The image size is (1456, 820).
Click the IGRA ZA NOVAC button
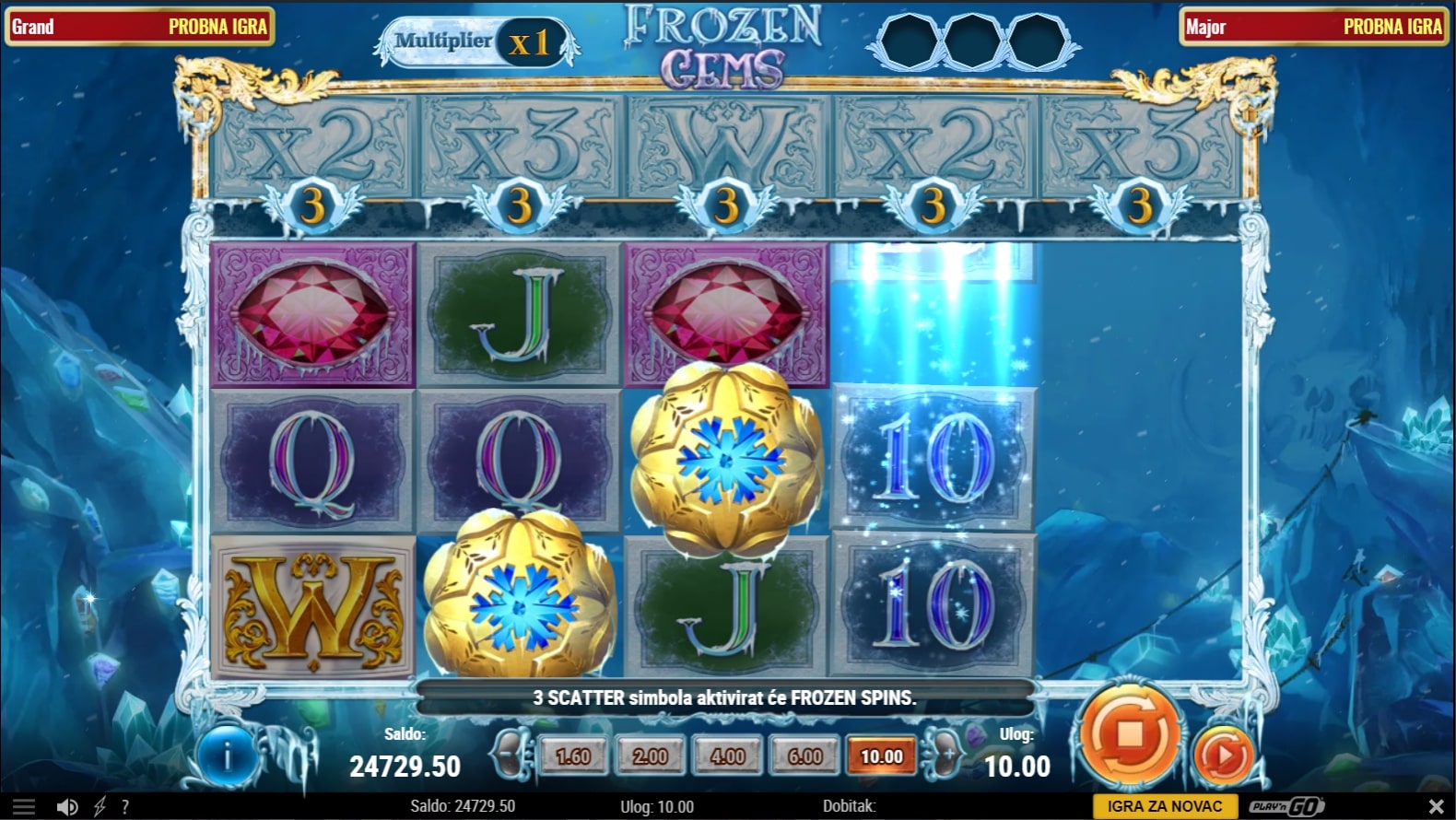pyautogui.click(x=1165, y=806)
